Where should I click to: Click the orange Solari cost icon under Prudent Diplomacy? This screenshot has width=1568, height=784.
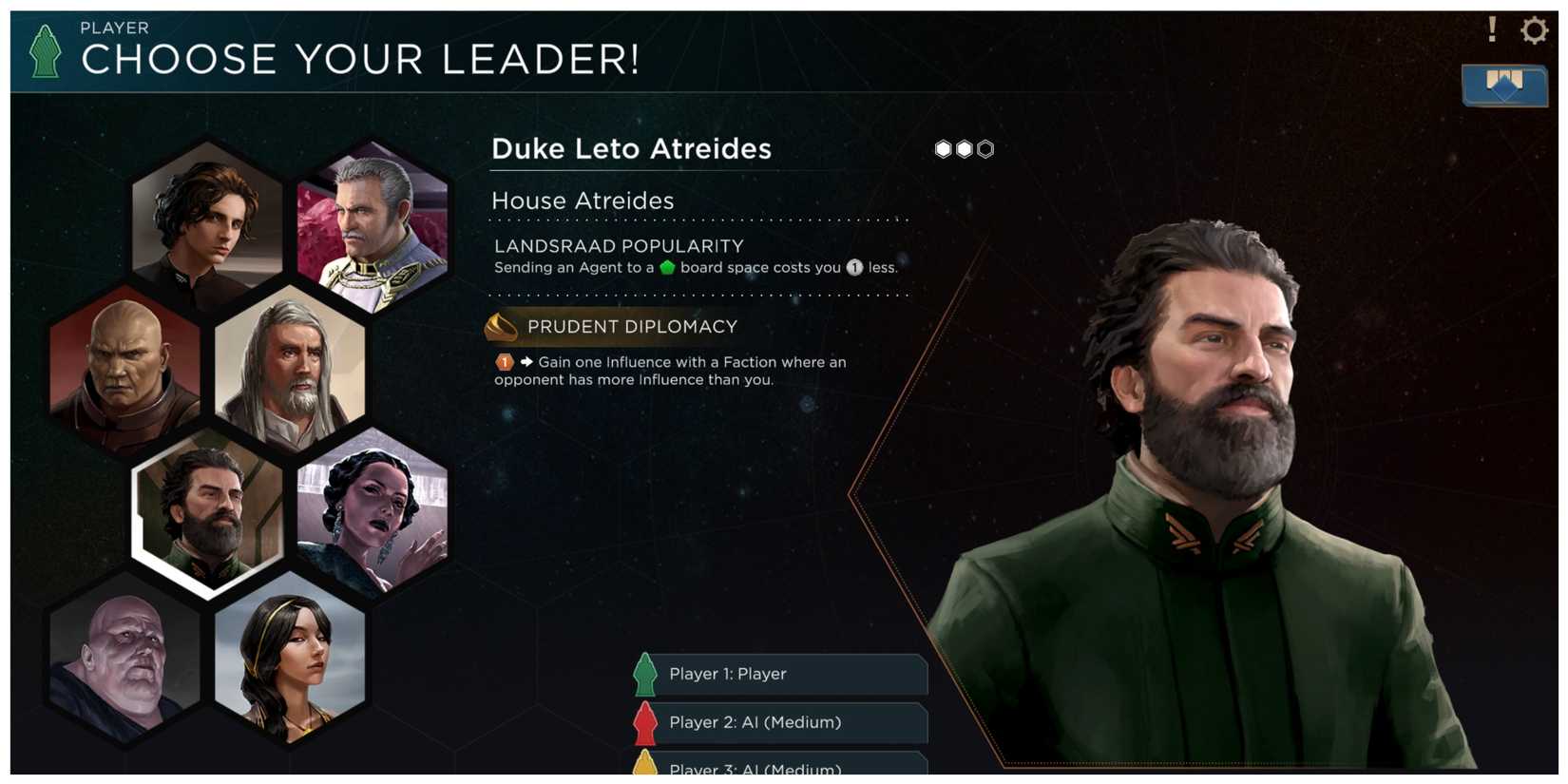[x=503, y=362]
